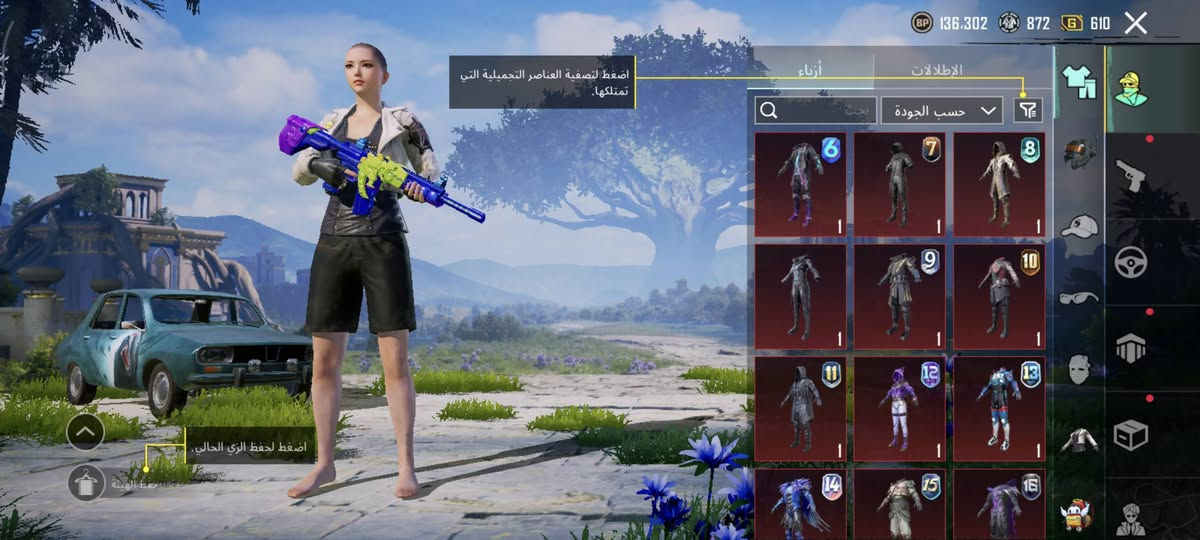The image size is (1200, 540).
Task: Show the face mask category
Action: [1079, 368]
